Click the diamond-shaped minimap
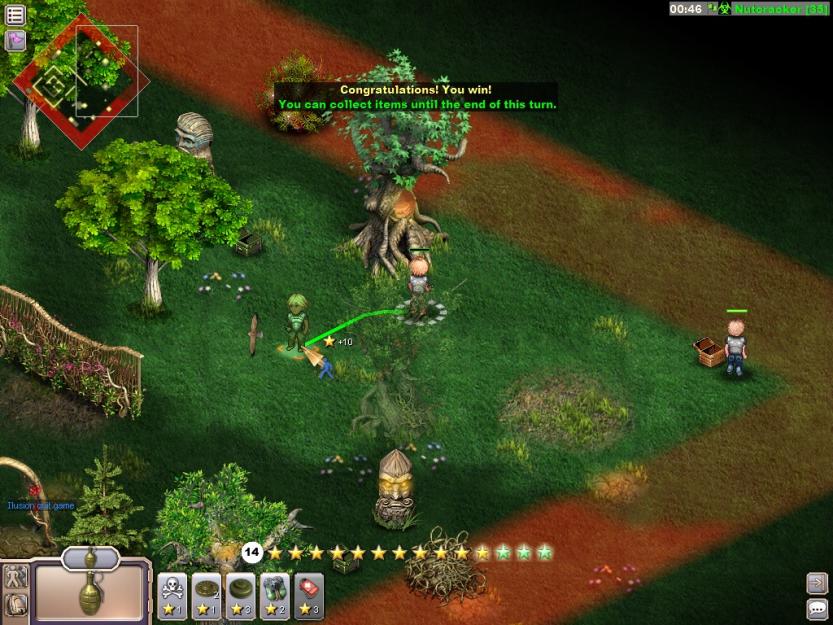This screenshot has height=625, width=833. pos(80,82)
